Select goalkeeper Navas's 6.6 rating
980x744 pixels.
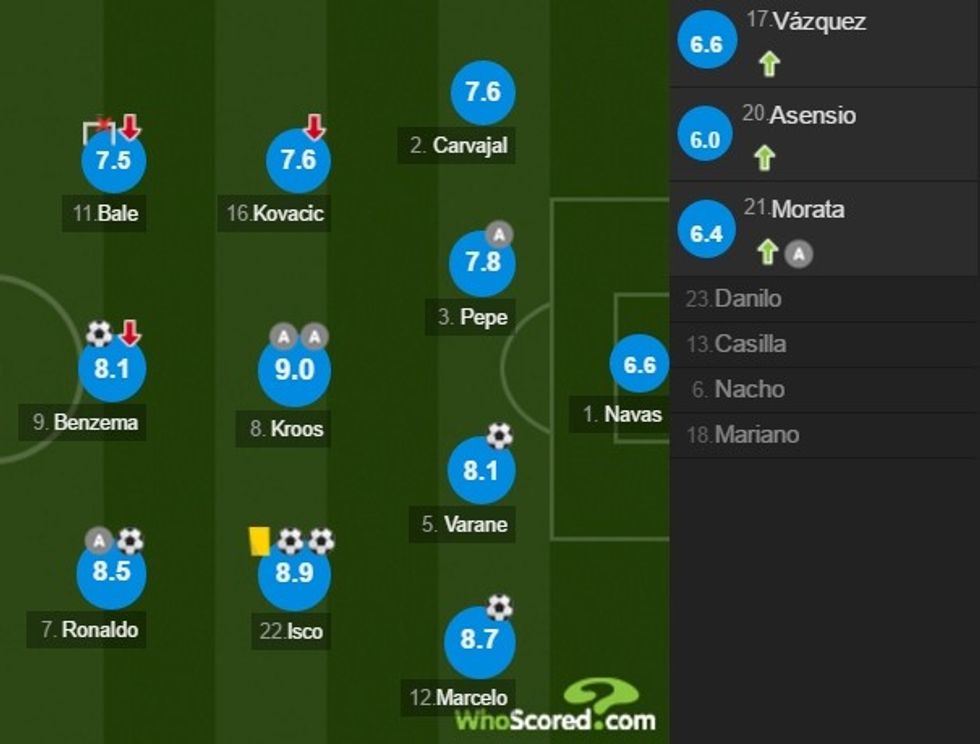[639, 364]
